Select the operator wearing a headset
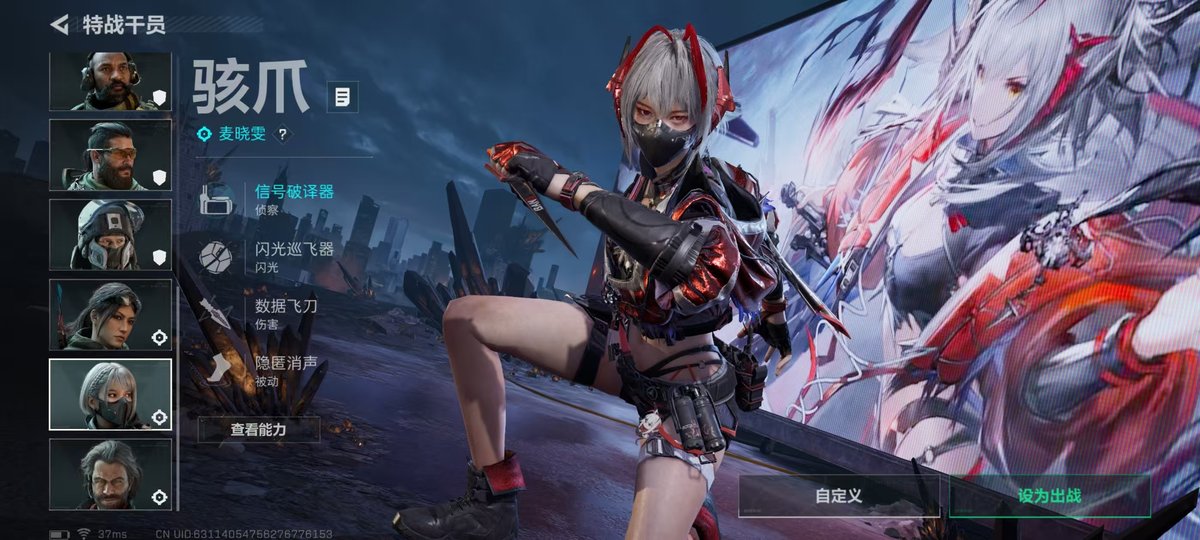Image resolution: width=1200 pixels, height=540 pixels. 110,82
